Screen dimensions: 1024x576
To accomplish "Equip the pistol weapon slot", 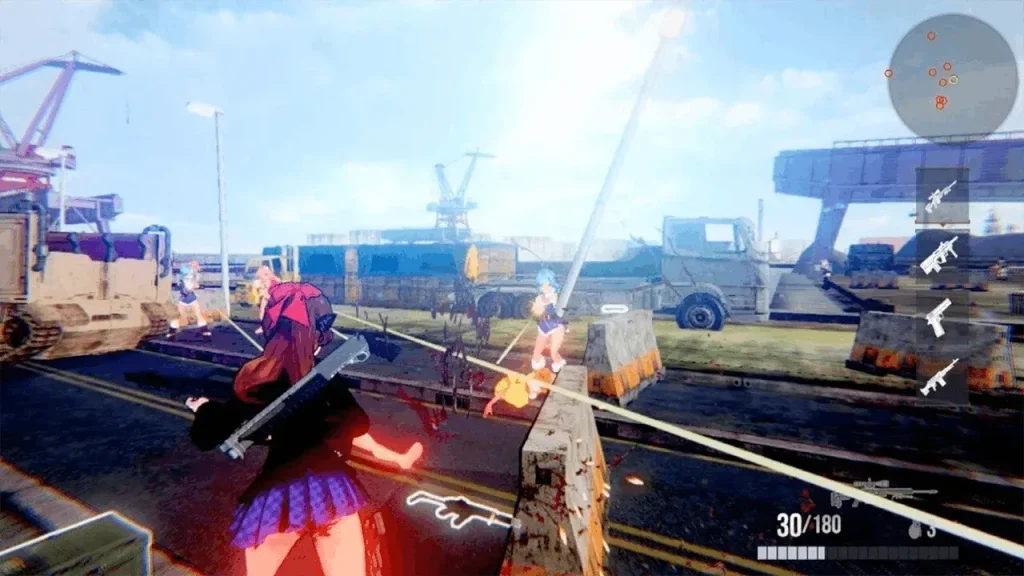I will tap(939, 317).
